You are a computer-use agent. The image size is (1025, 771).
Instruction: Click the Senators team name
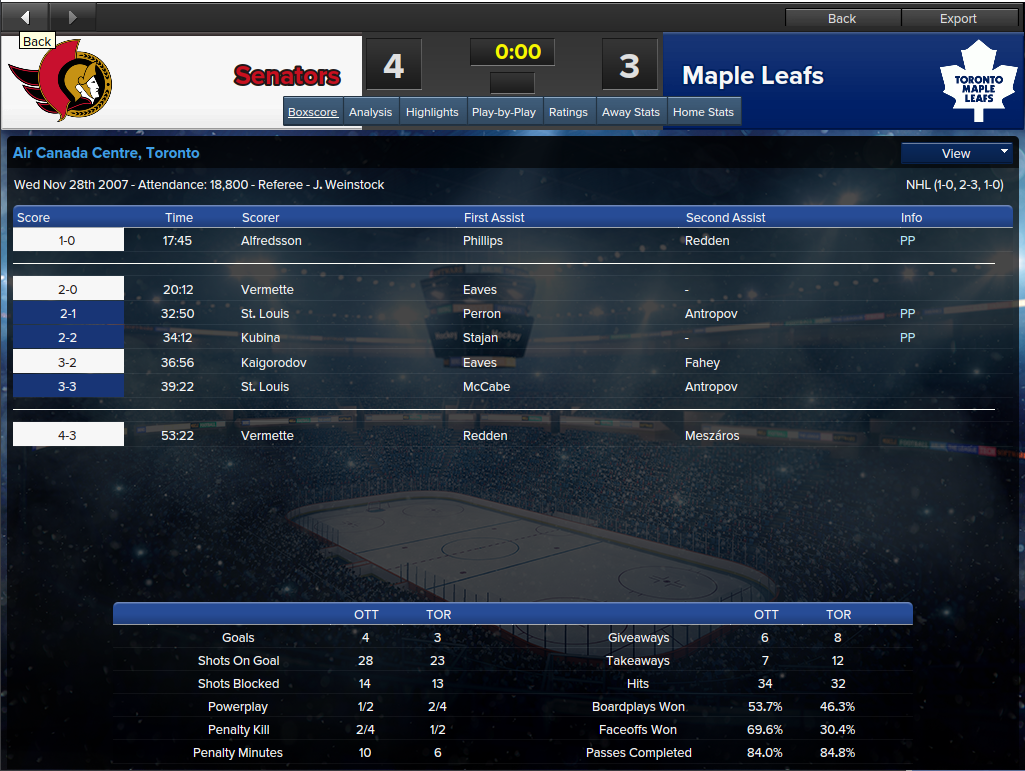click(x=287, y=76)
